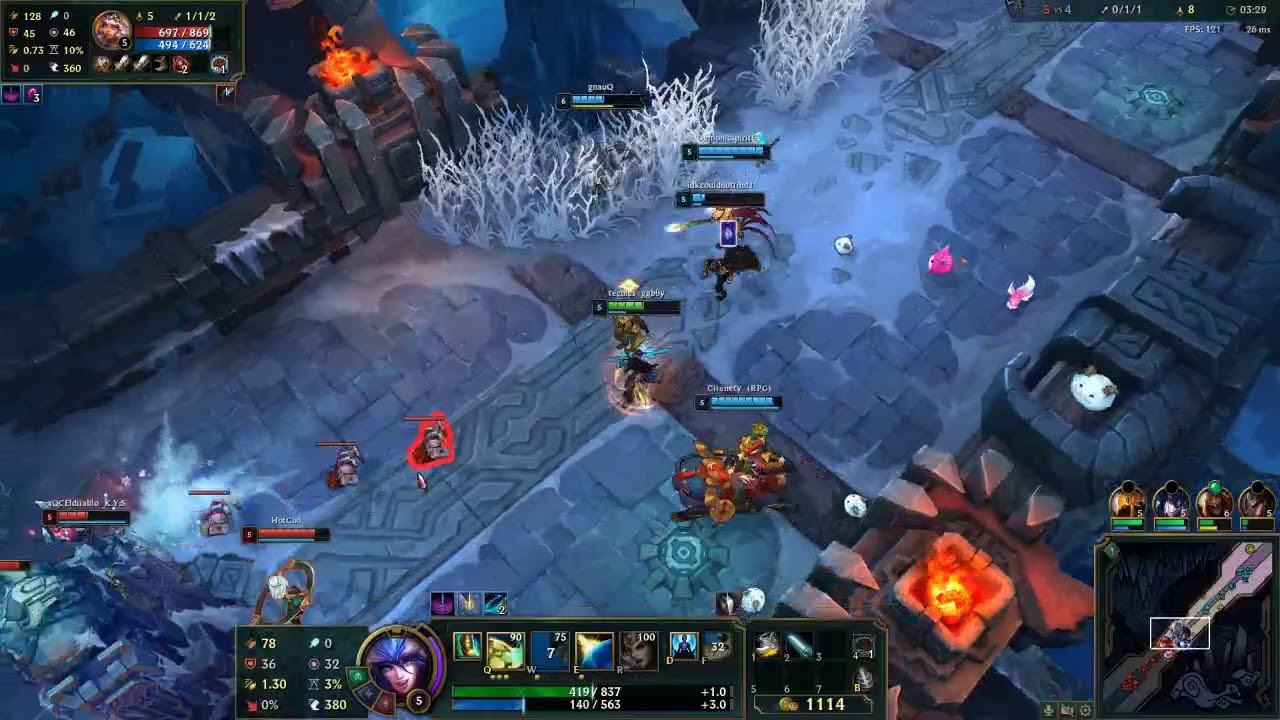The height and width of the screenshot is (720, 1280).
Task: Select the boots item in slot 1
Action: 766,644
